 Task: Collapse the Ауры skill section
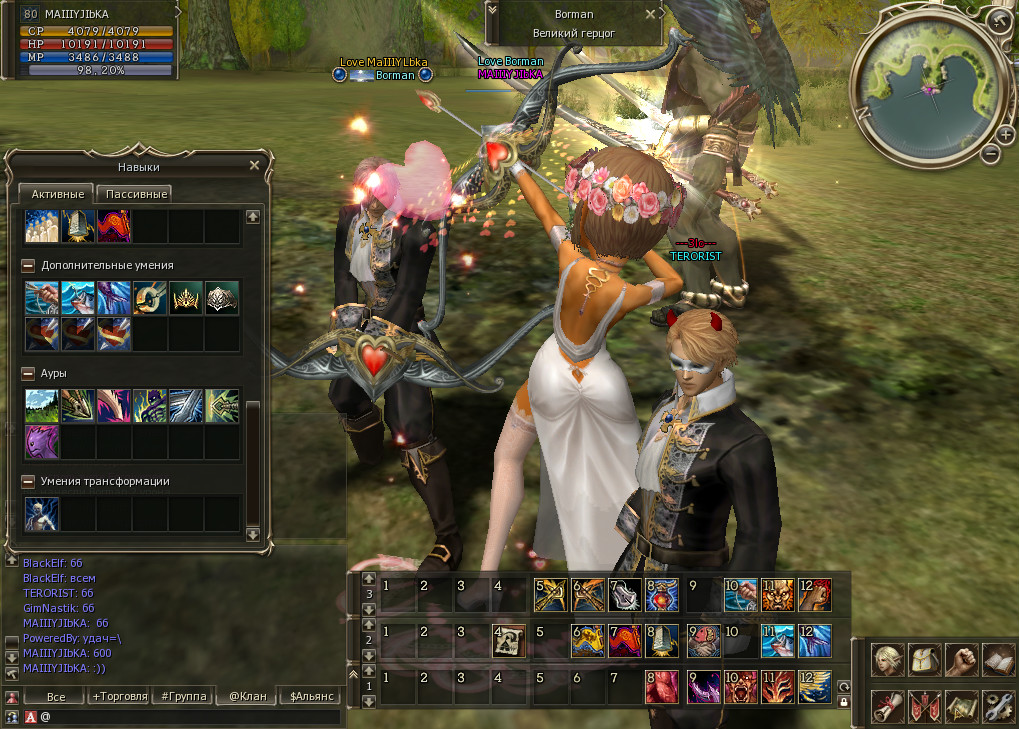[x=28, y=373]
